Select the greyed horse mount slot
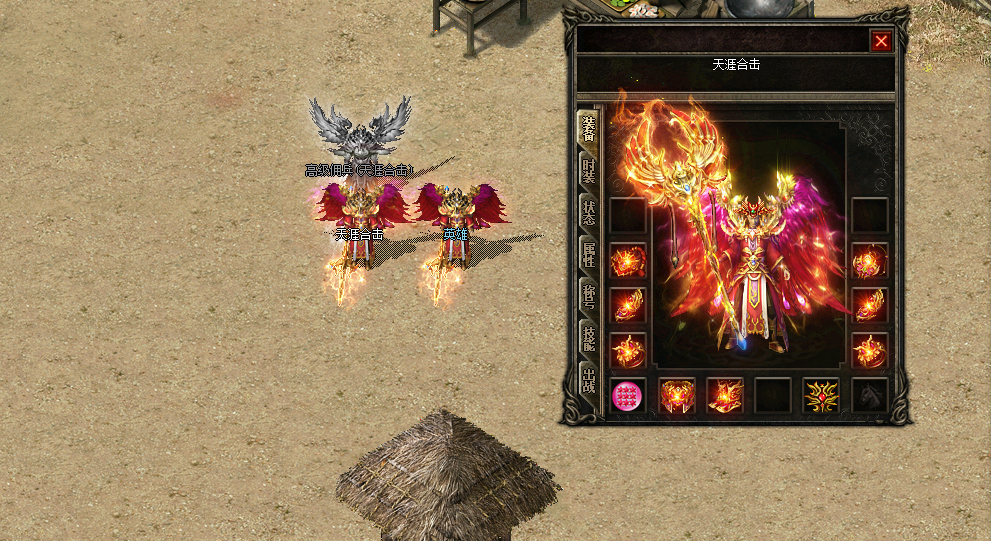This screenshot has width=991, height=541. point(869,396)
